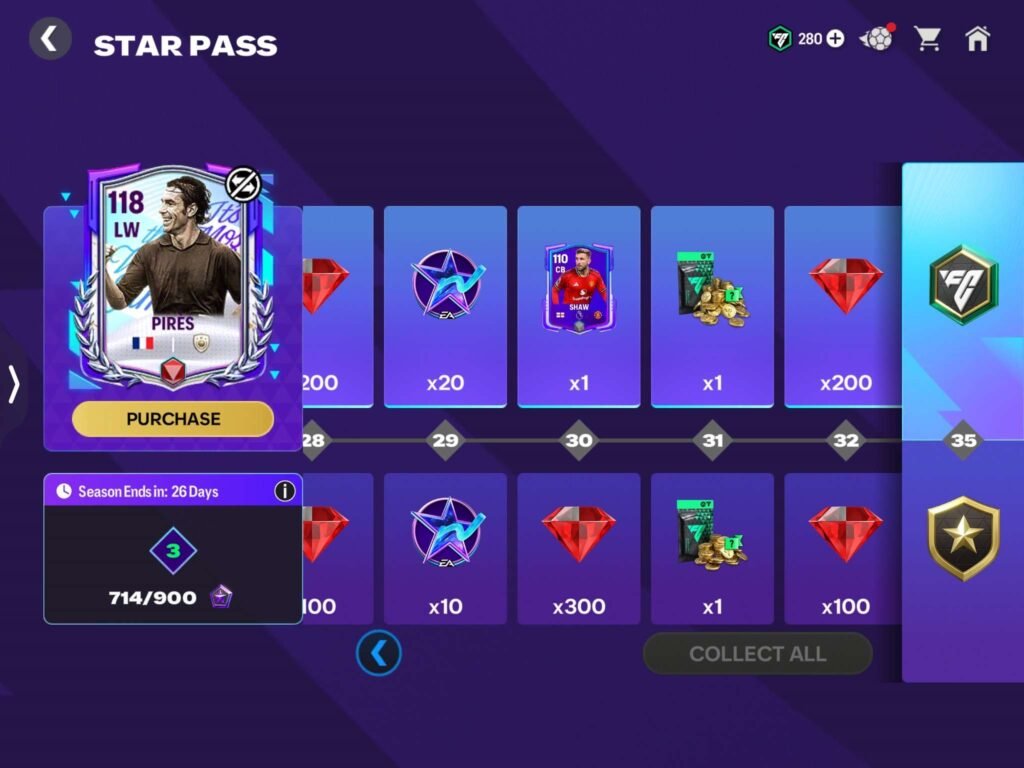1024x768 pixels.
Task: Go back from the Star Pass screen
Action: point(49,40)
